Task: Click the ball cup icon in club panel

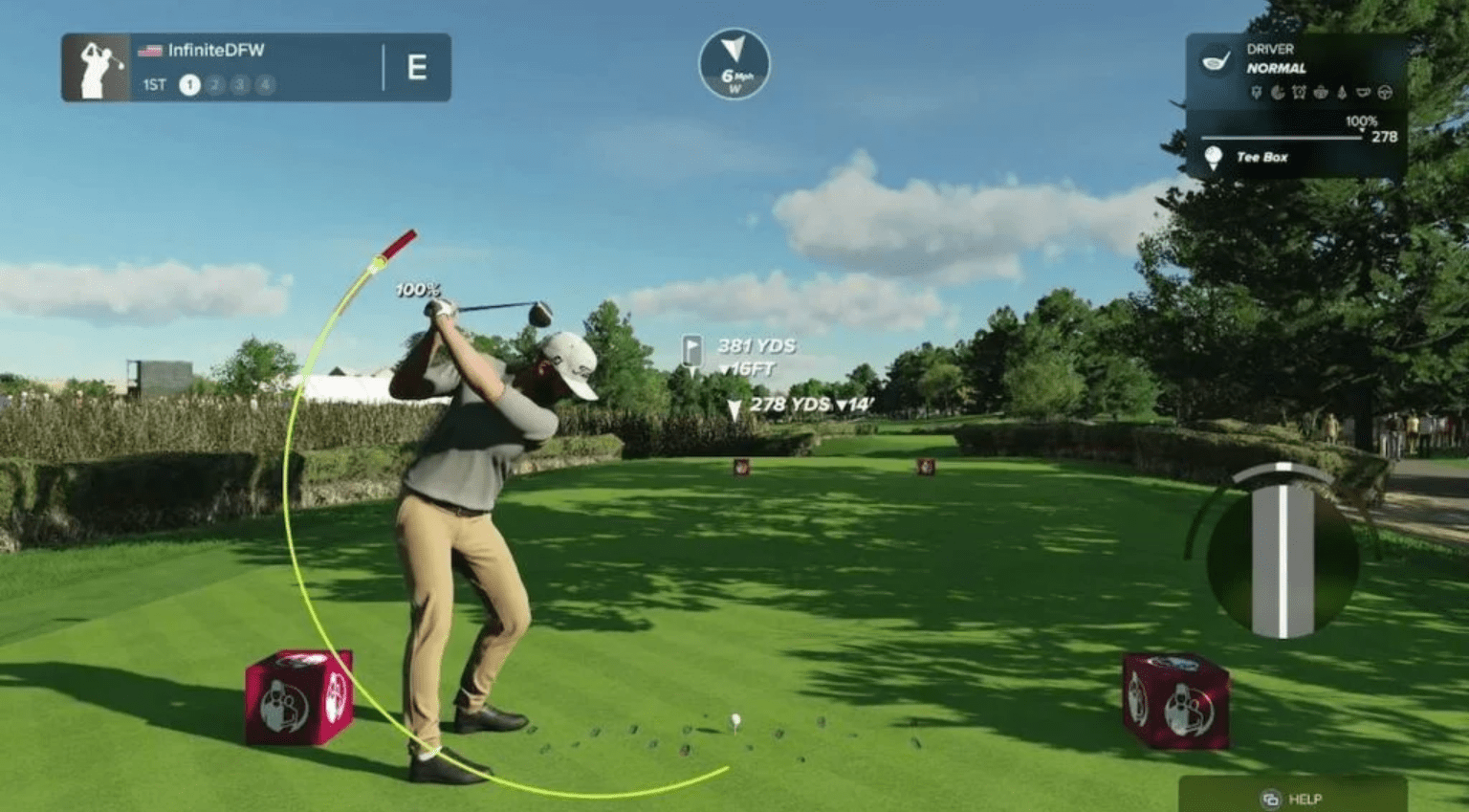Action: coord(1364,93)
